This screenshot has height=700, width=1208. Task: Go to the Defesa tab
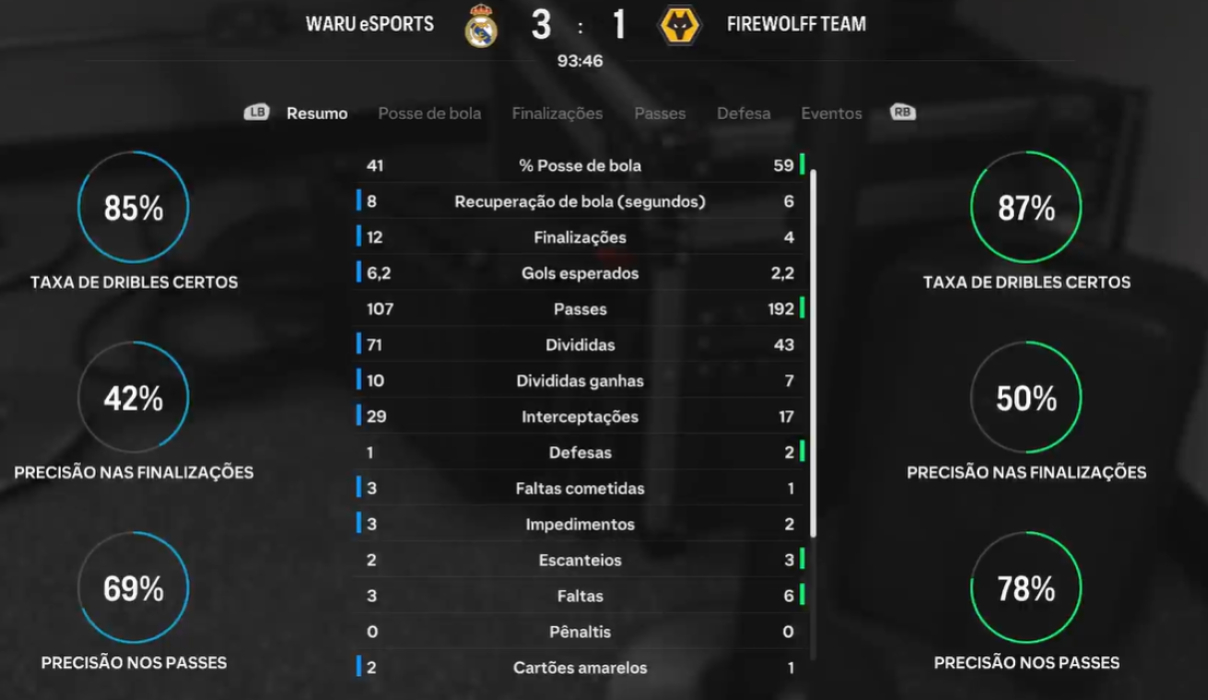pyautogui.click(x=743, y=114)
